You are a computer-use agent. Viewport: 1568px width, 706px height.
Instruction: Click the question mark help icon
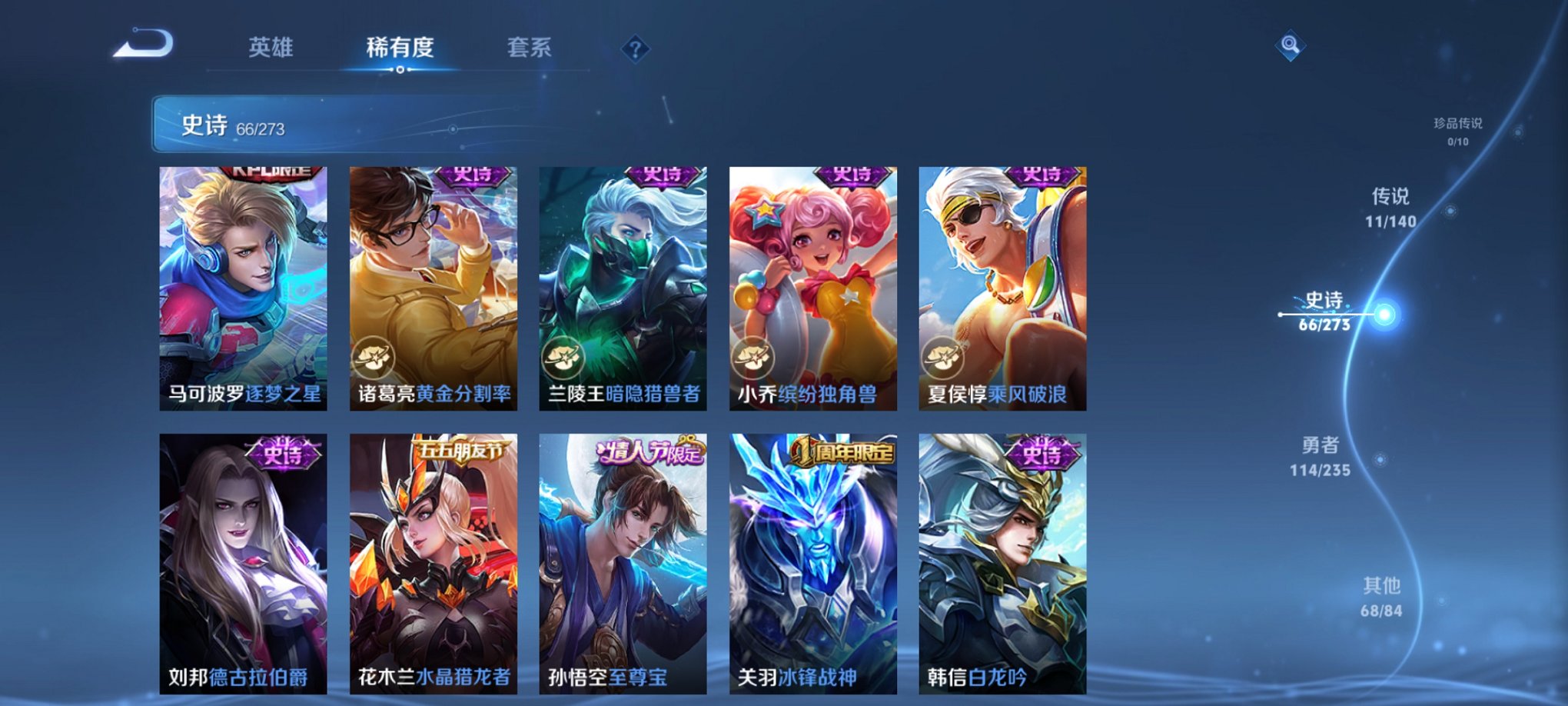pyautogui.click(x=635, y=49)
